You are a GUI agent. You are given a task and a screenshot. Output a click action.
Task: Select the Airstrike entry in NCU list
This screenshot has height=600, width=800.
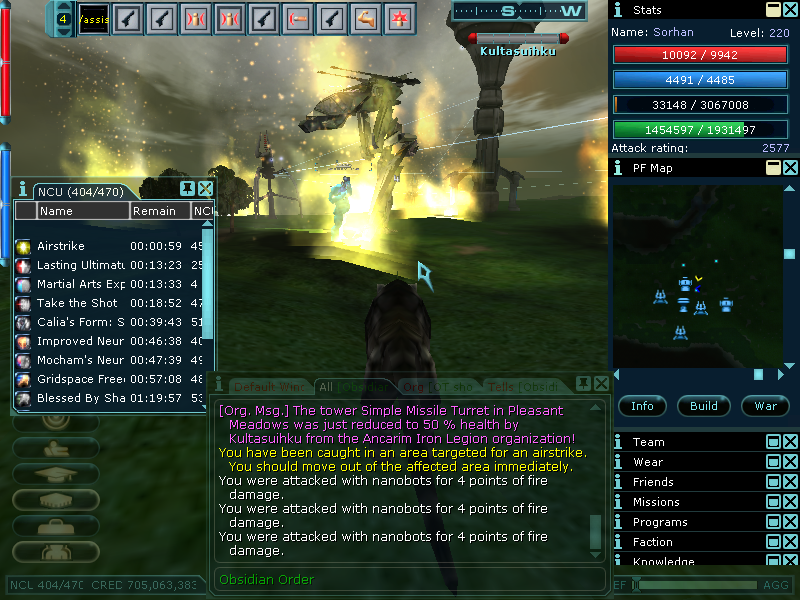click(x=61, y=246)
